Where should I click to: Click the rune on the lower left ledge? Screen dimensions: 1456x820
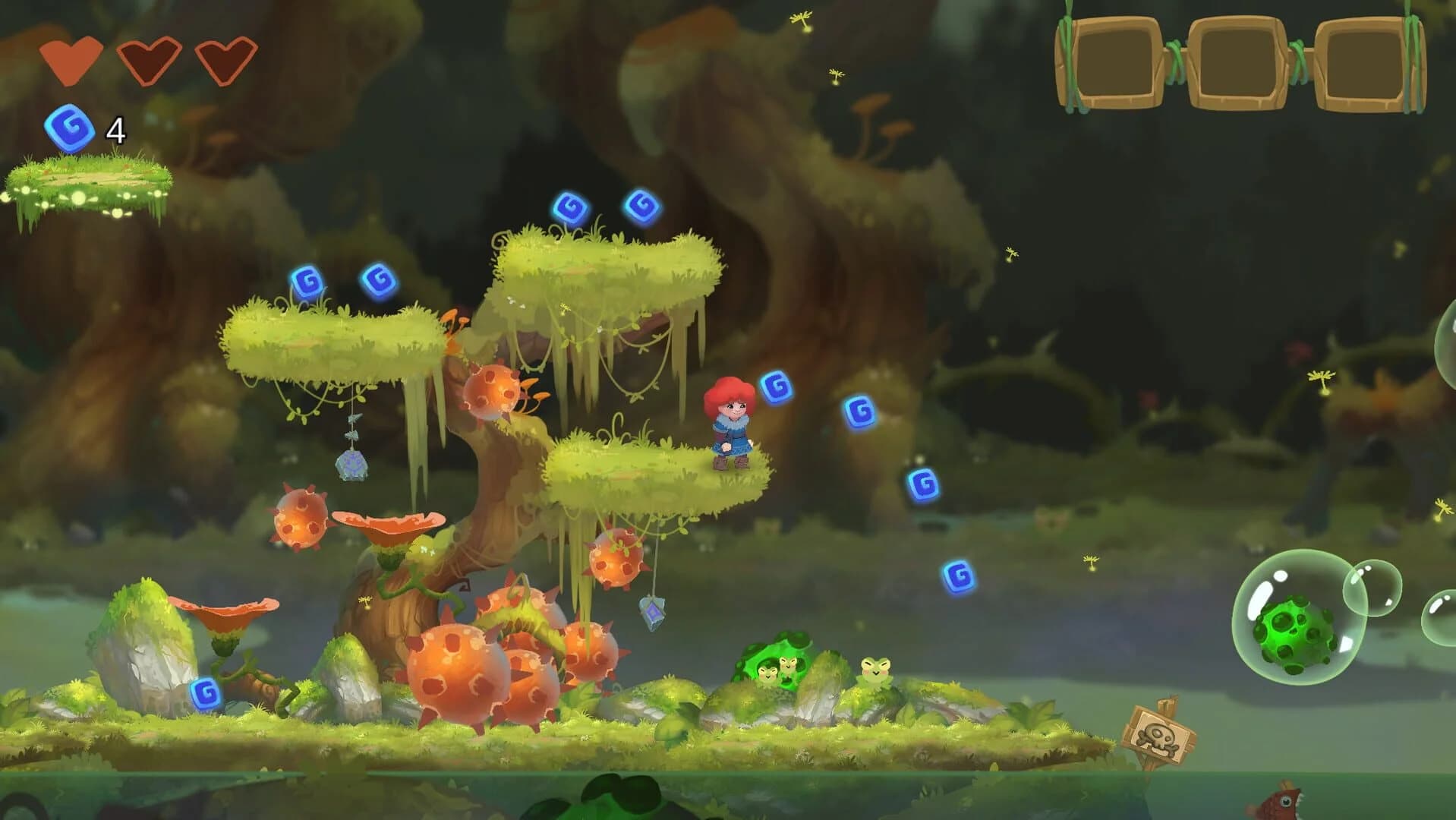(x=205, y=692)
